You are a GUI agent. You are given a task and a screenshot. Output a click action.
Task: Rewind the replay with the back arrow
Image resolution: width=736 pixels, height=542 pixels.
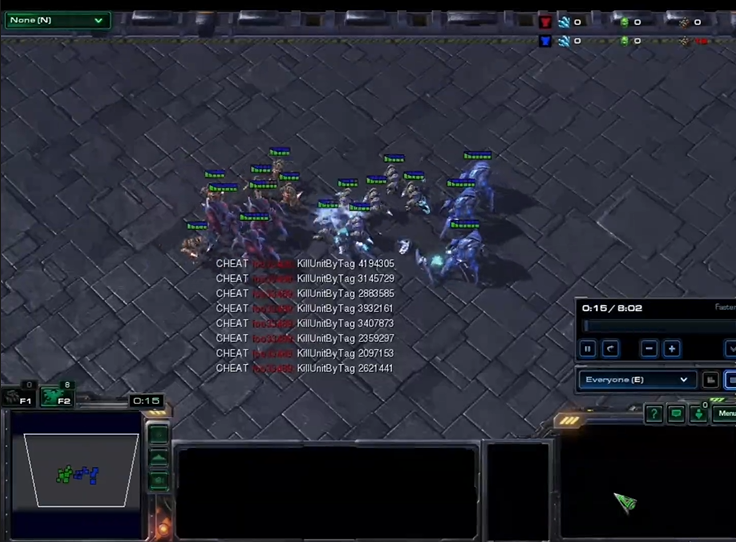point(611,349)
